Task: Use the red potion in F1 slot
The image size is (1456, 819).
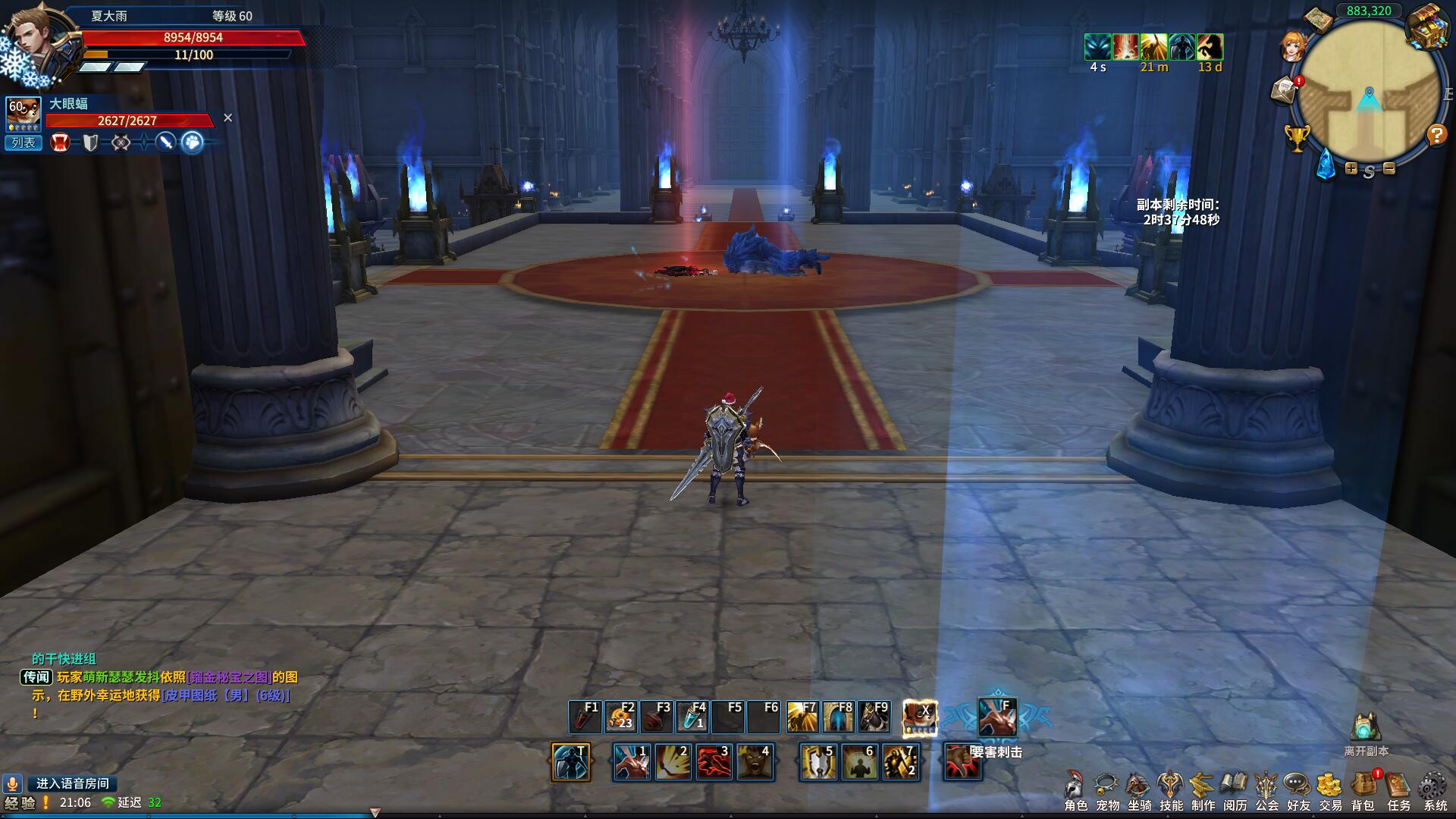Action: [585, 717]
